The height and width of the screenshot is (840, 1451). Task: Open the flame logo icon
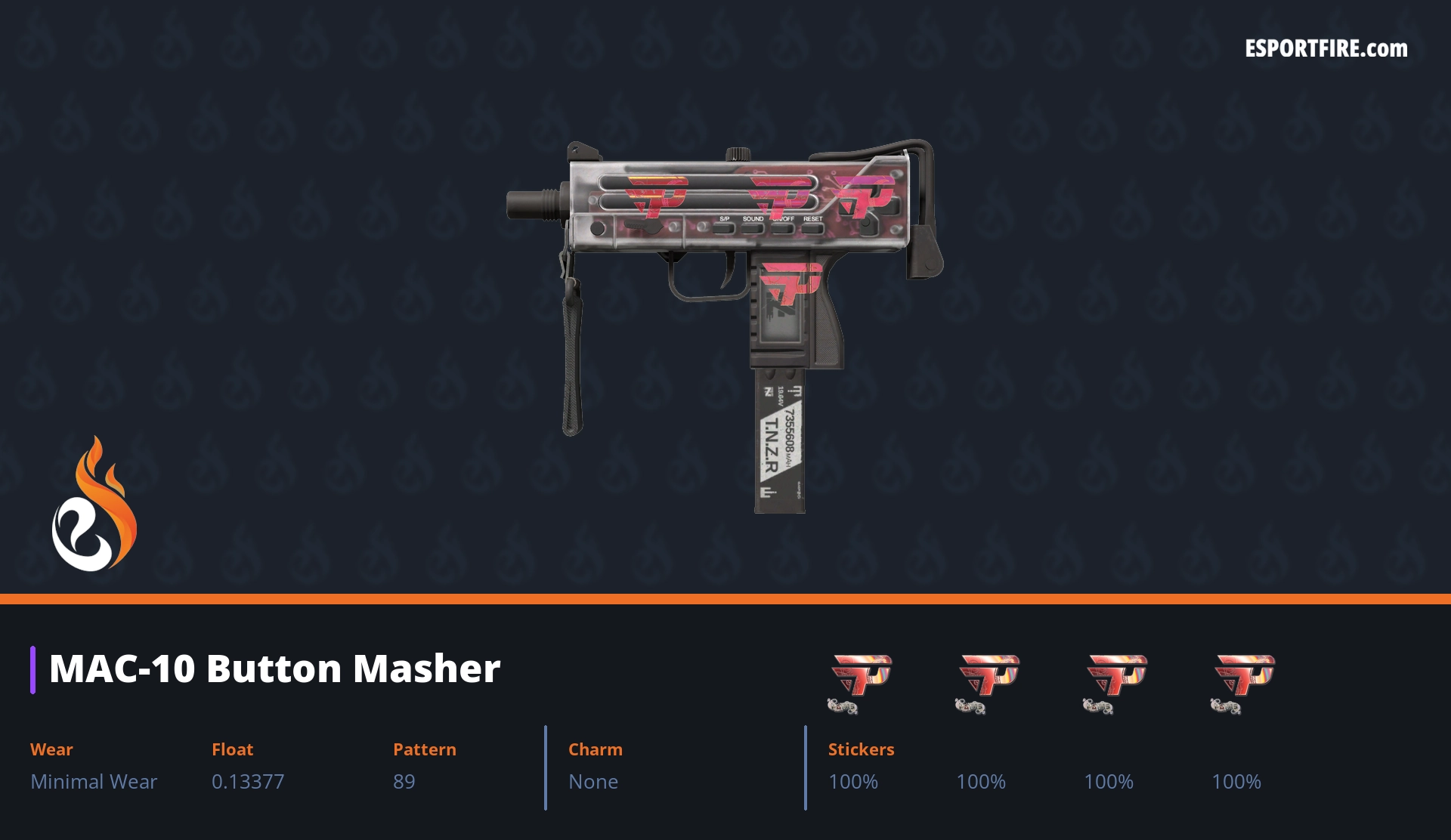pos(94,505)
